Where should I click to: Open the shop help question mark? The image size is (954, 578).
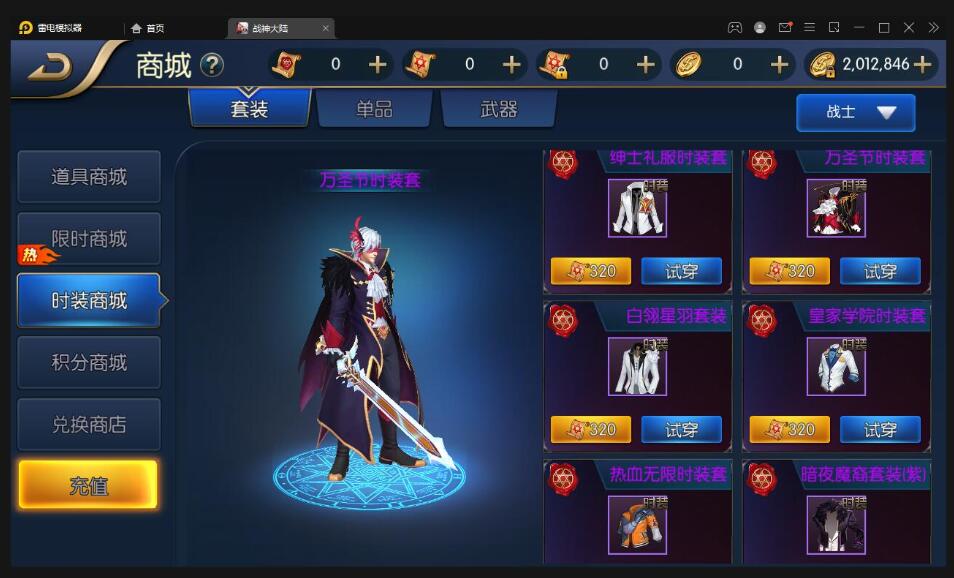tap(212, 66)
